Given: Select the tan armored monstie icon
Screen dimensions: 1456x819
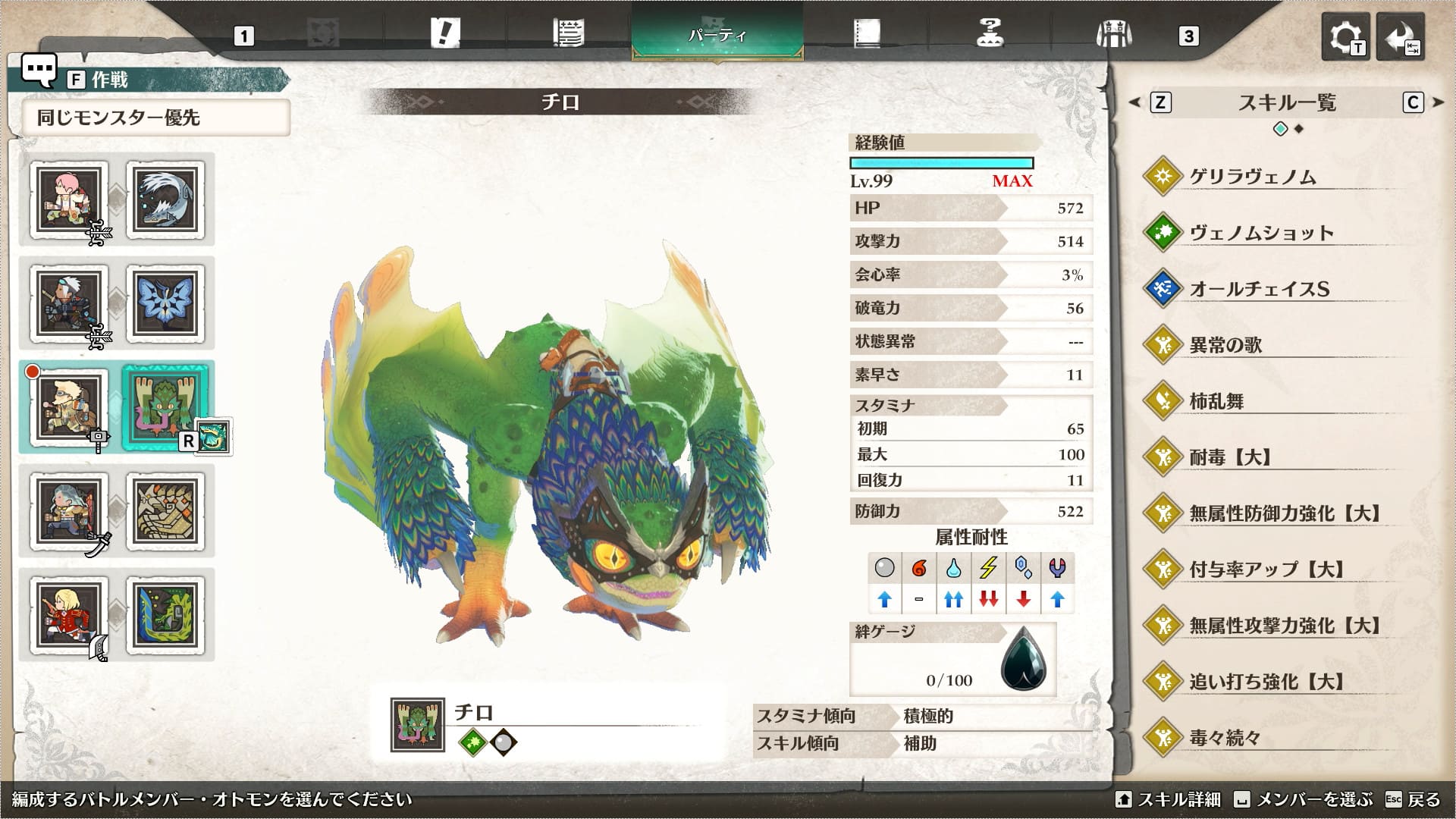Looking at the screenshot, I should [165, 511].
